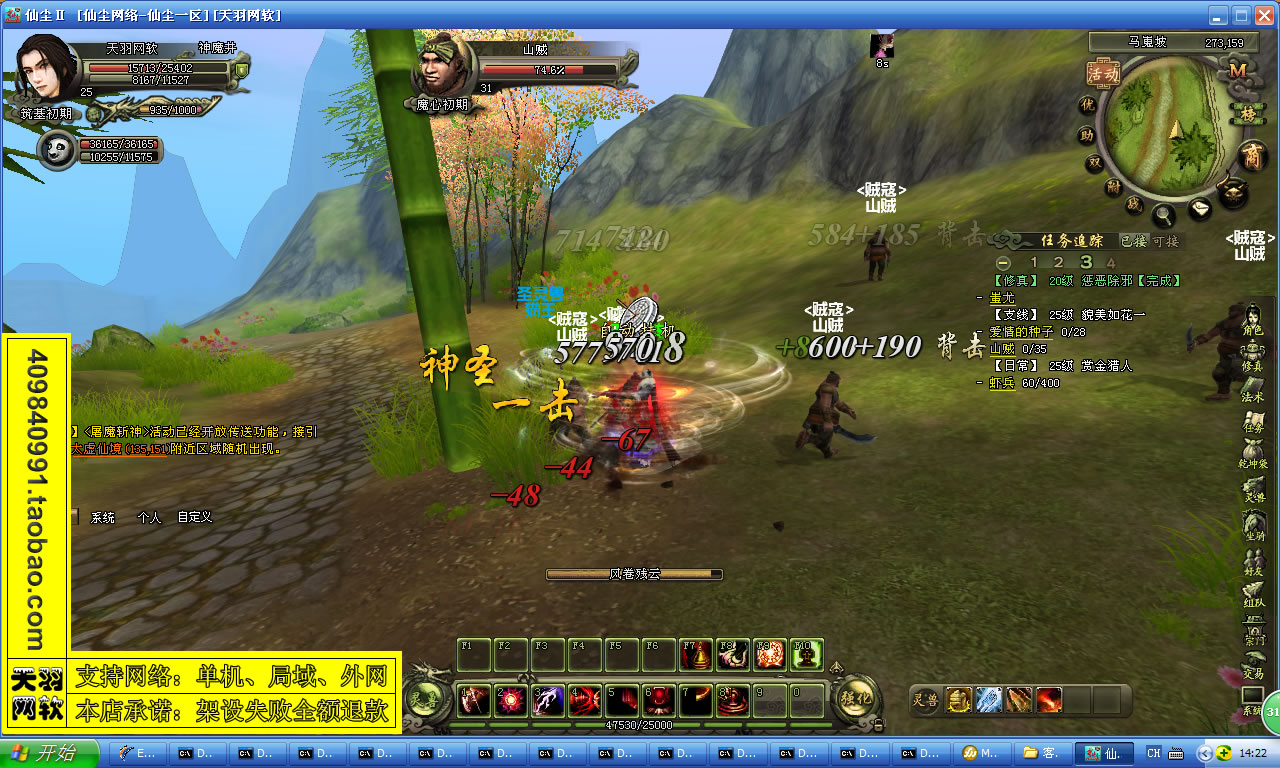Open the 好友 friends list
The width and height of the screenshot is (1280, 768).
[x=1254, y=564]
